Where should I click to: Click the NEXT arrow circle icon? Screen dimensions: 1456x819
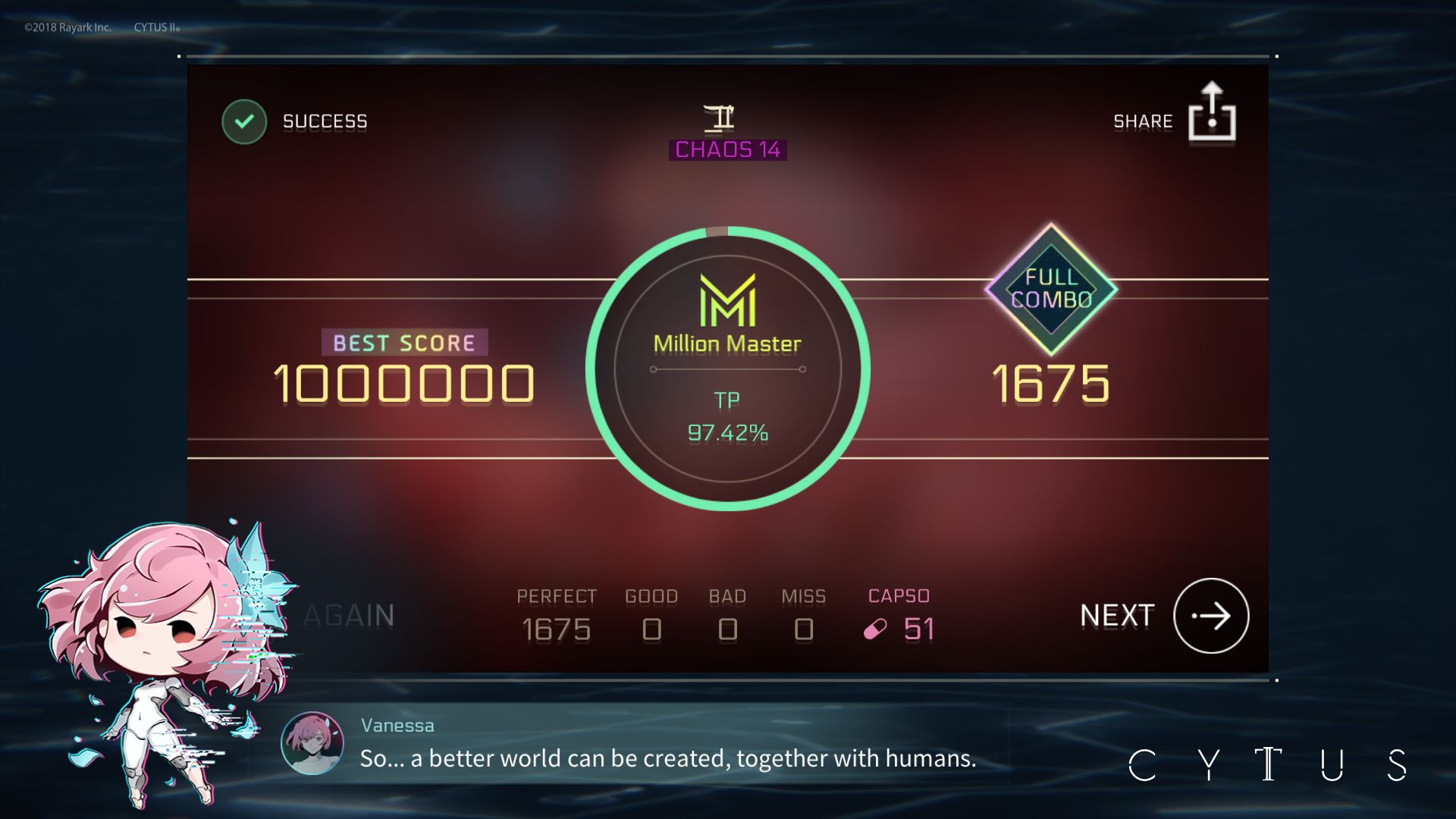coord(1210,617)
